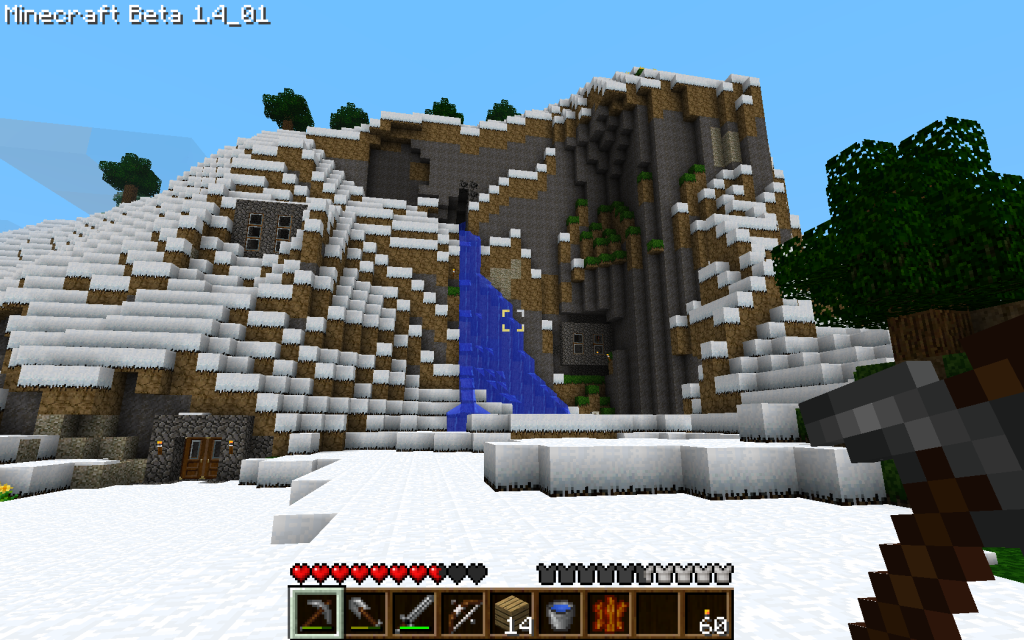Choose the bow hotbar slot
This screenshot has width=1024, height=640.
tap(462, 612)
